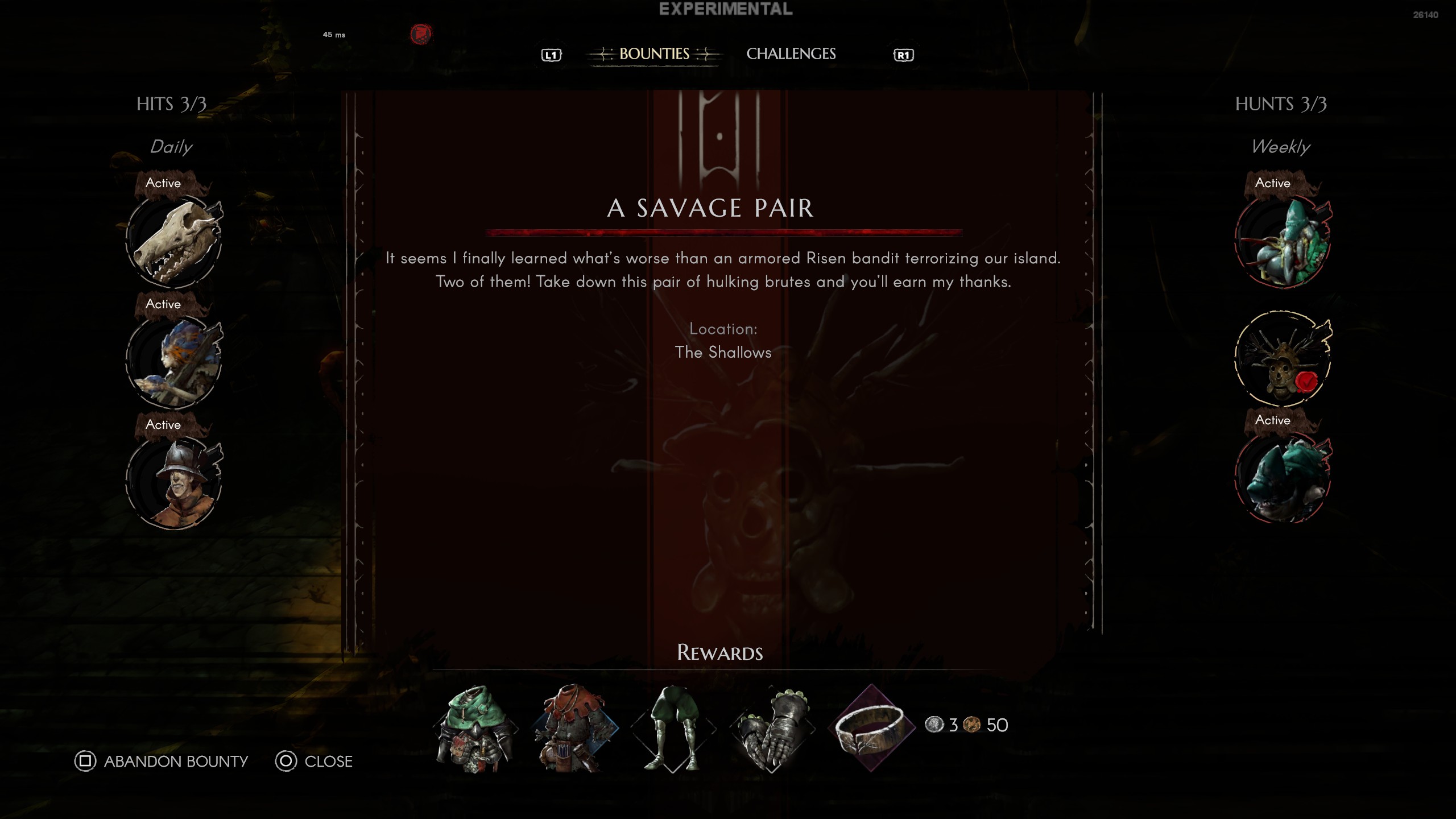Inspect the green-hooded chest armor reward

pos(475,728)
